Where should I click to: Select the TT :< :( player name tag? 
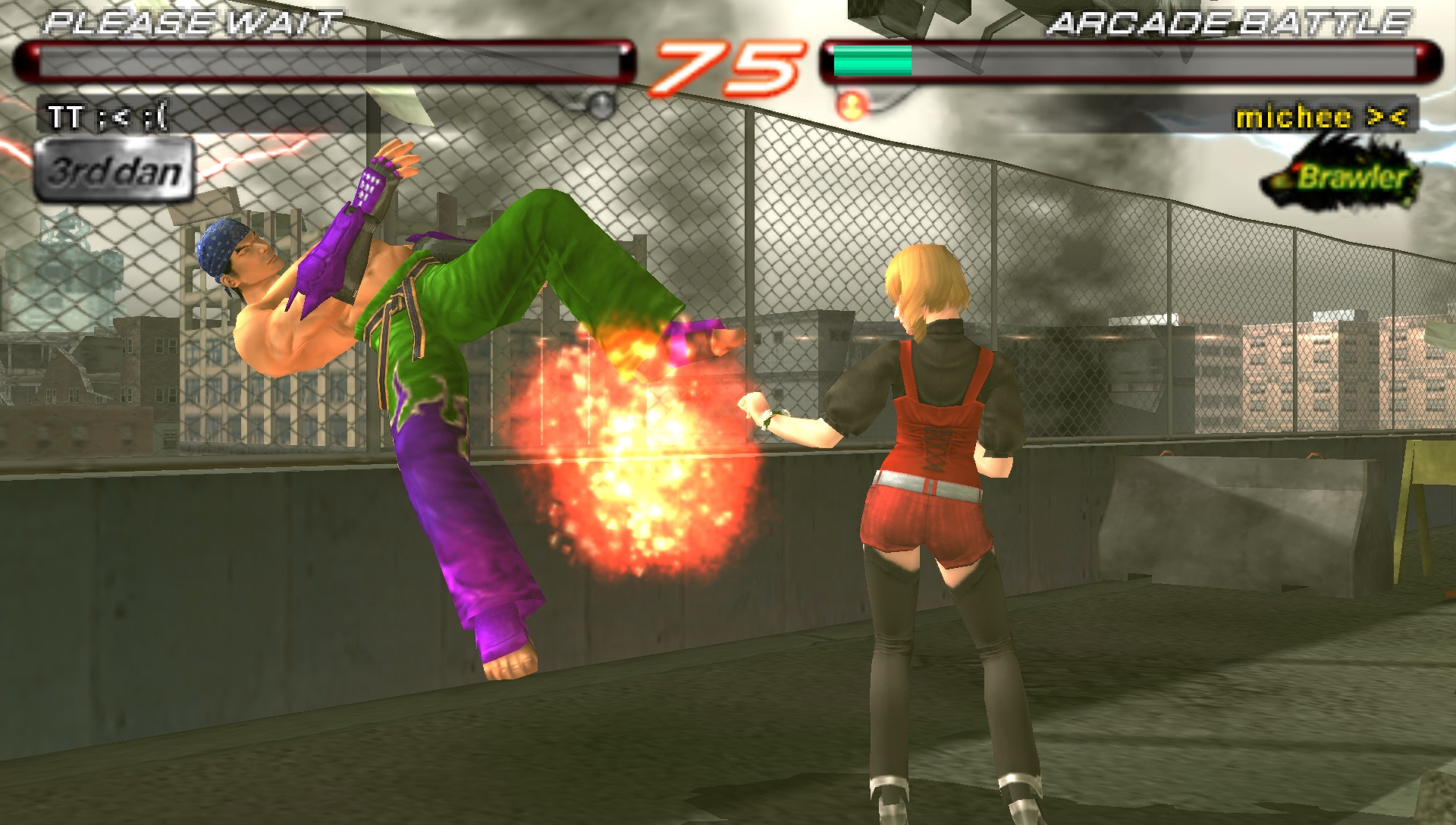click(107, 117)
